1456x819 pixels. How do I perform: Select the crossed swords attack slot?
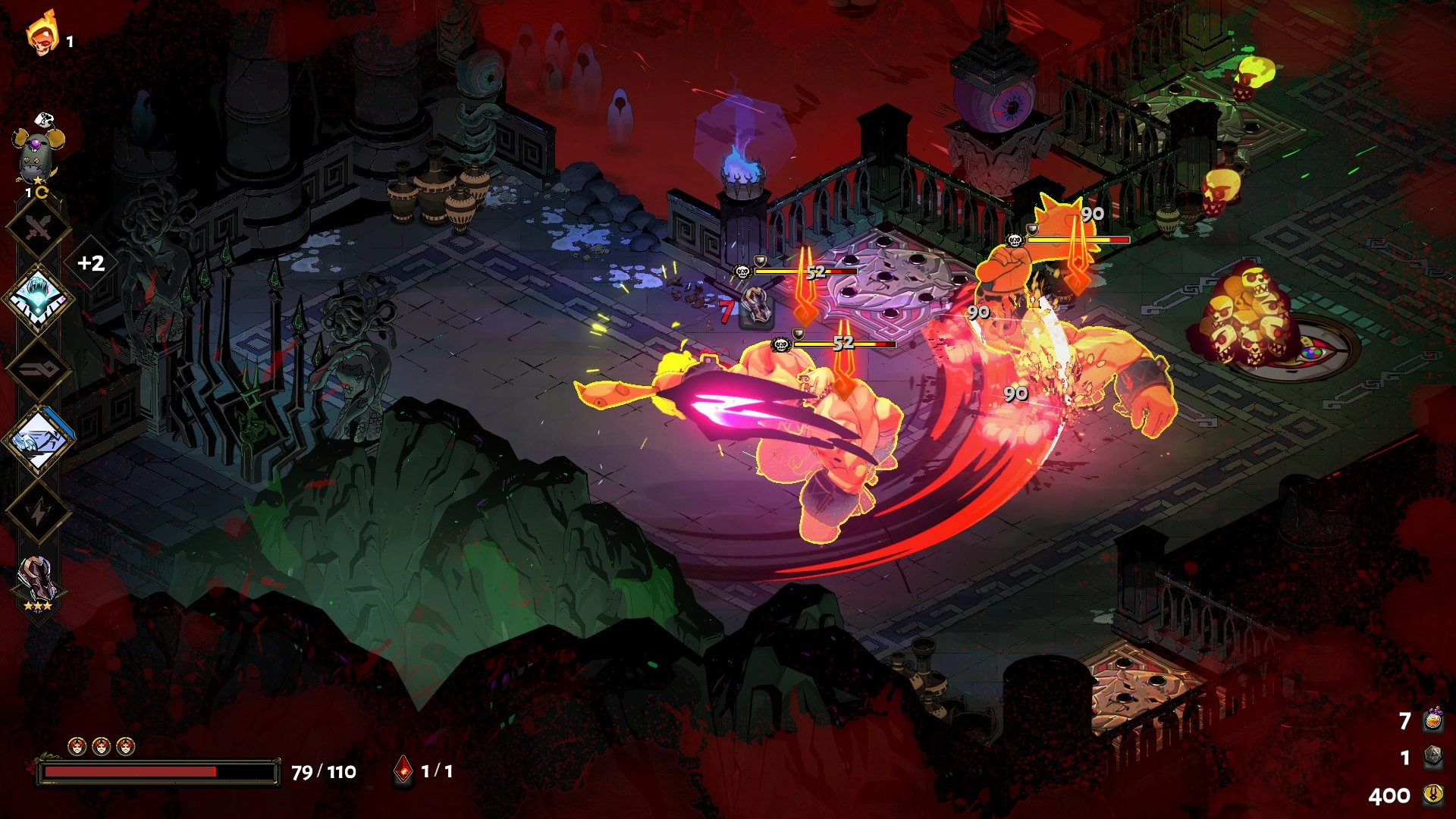tap(38, 227)
